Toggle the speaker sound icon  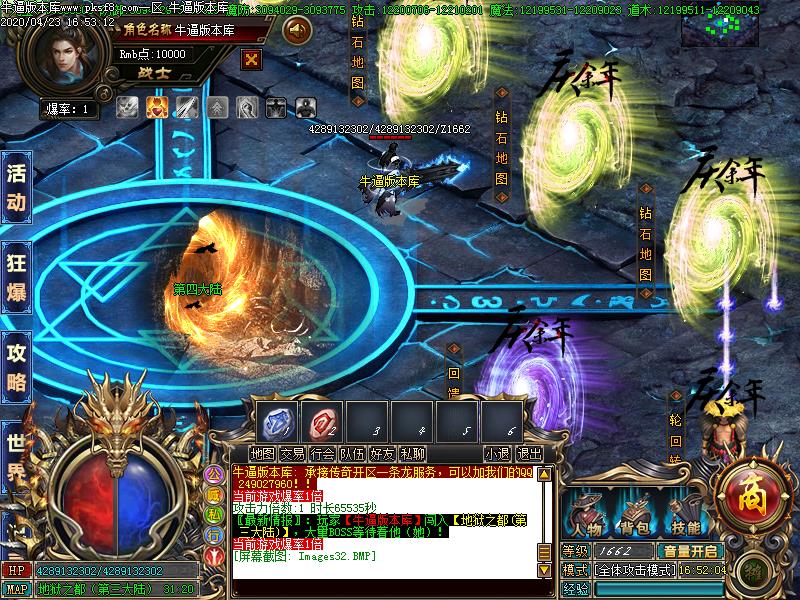click(297, 31)
